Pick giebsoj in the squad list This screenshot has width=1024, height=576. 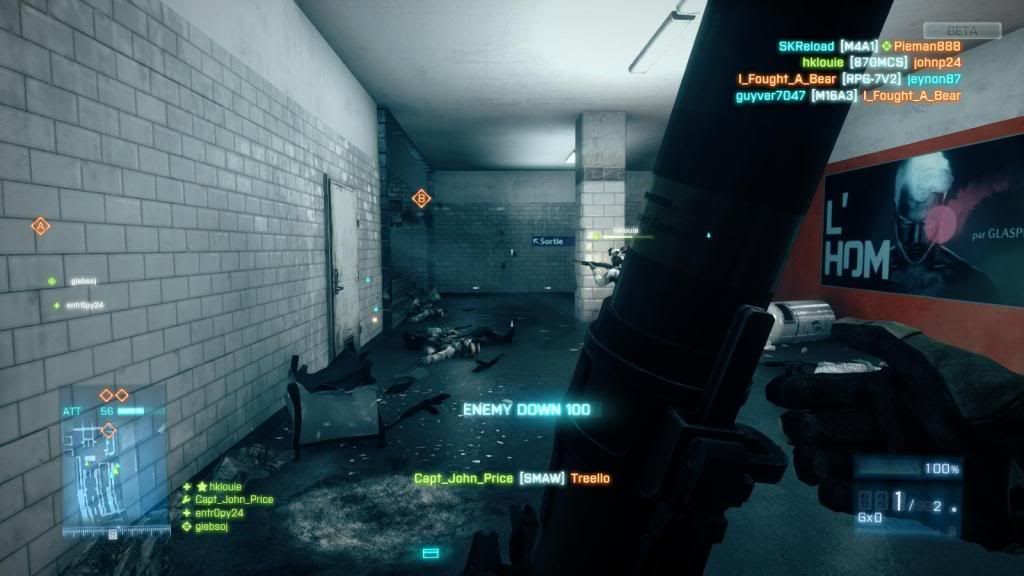[x=211, y=525]
